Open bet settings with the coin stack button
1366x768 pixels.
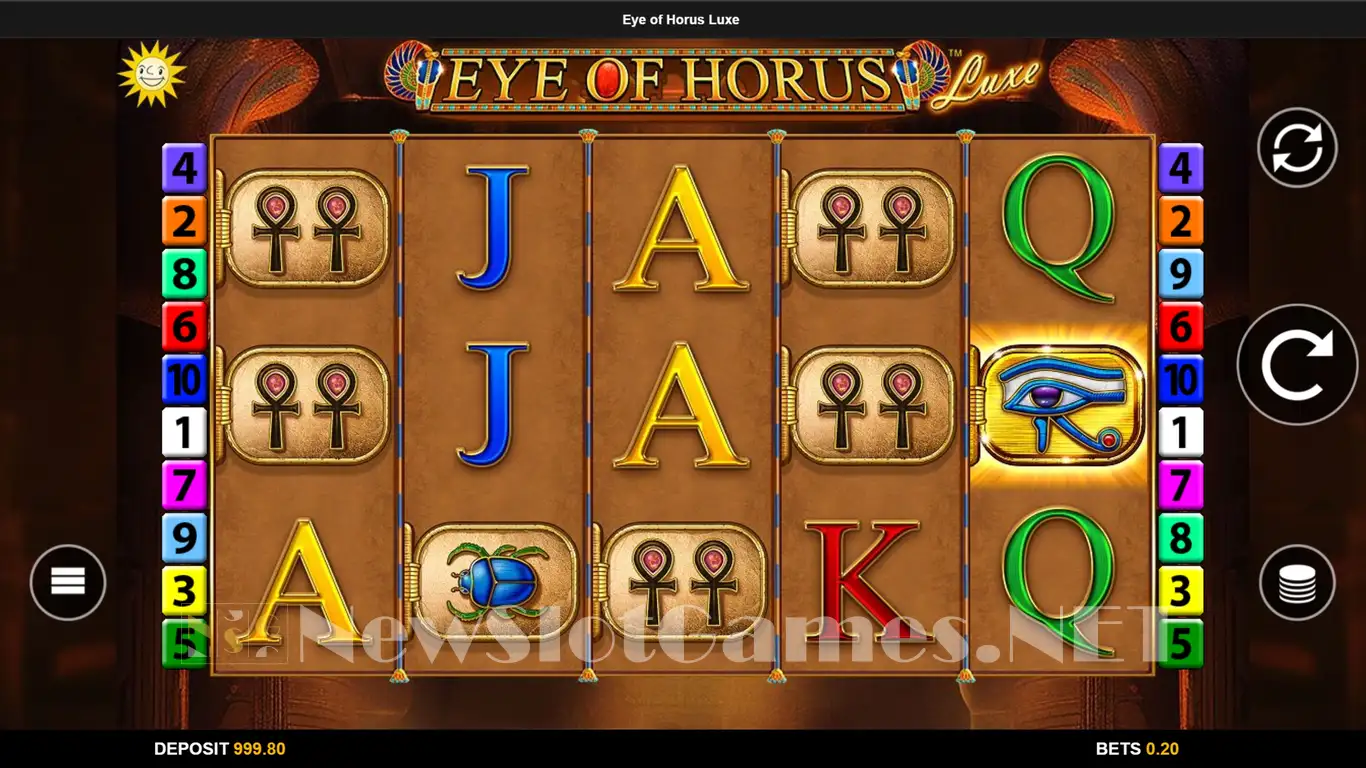(x=1297, y=582)
